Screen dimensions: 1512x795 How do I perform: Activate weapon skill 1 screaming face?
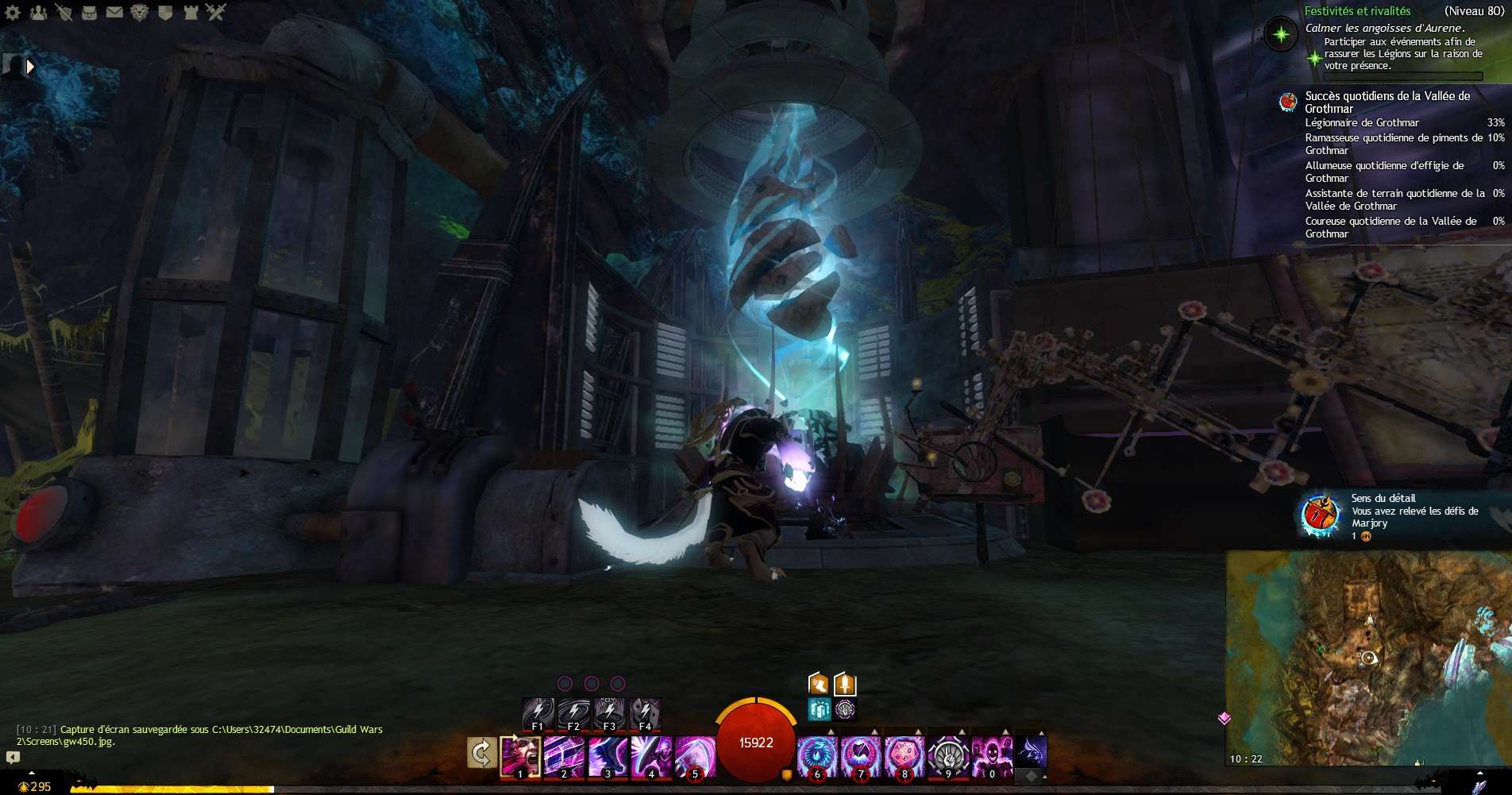(520, 756)
